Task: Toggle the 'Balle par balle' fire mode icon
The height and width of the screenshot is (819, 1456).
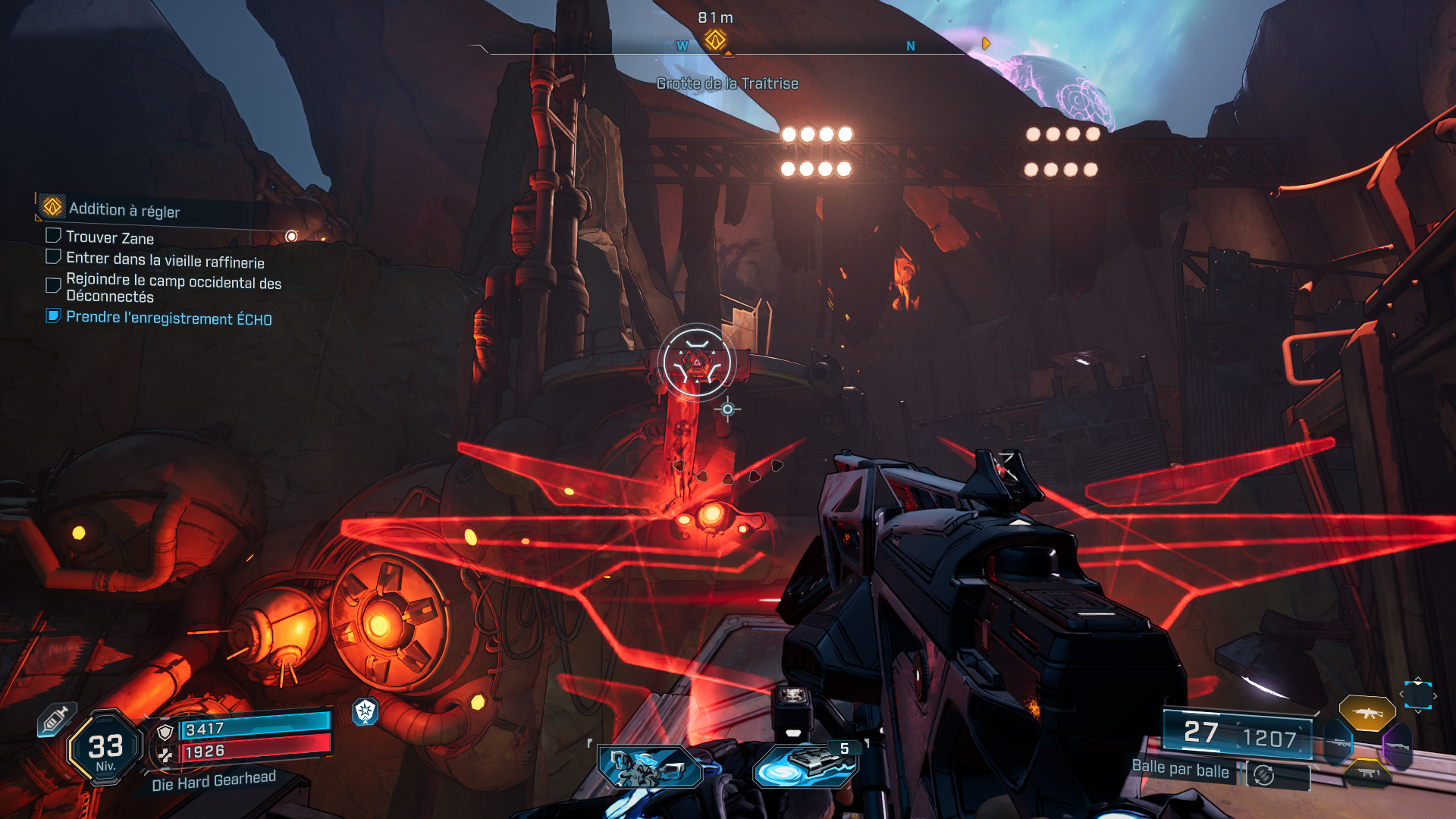Action: [x=1263, y=774]
